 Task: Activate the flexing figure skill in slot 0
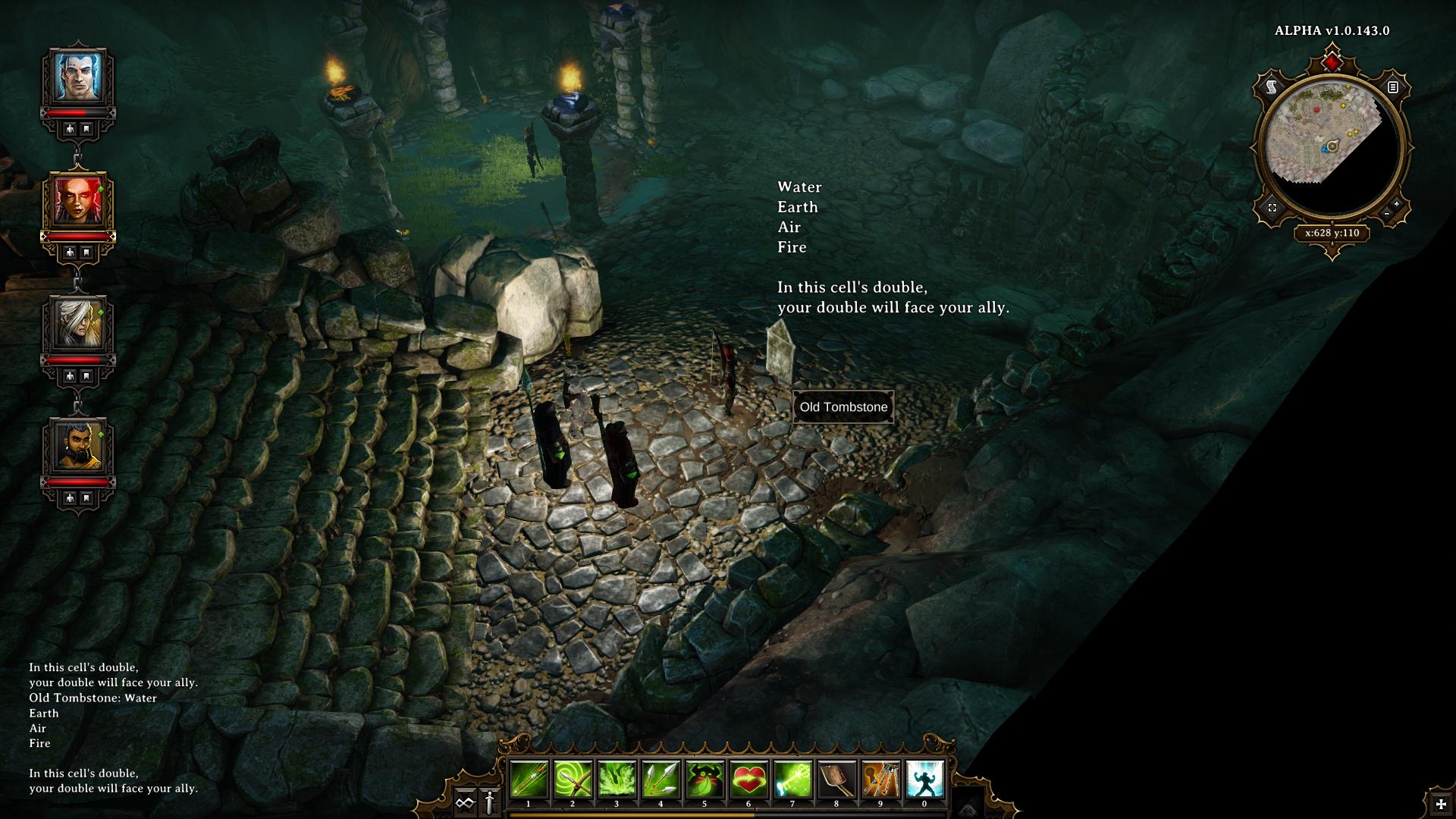pos(924,779)
